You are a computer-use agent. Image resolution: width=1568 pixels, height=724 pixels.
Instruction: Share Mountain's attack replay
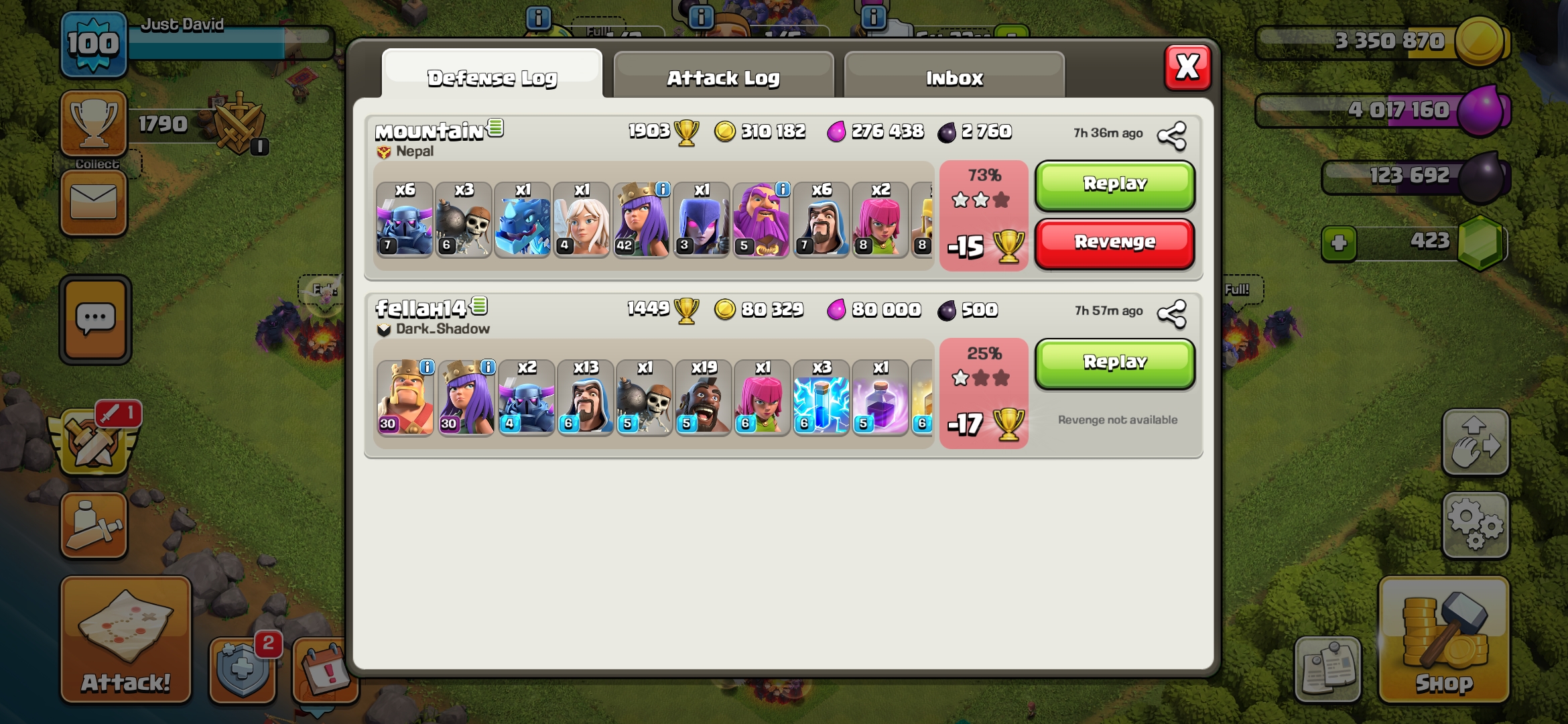[x=1172, y=135]
